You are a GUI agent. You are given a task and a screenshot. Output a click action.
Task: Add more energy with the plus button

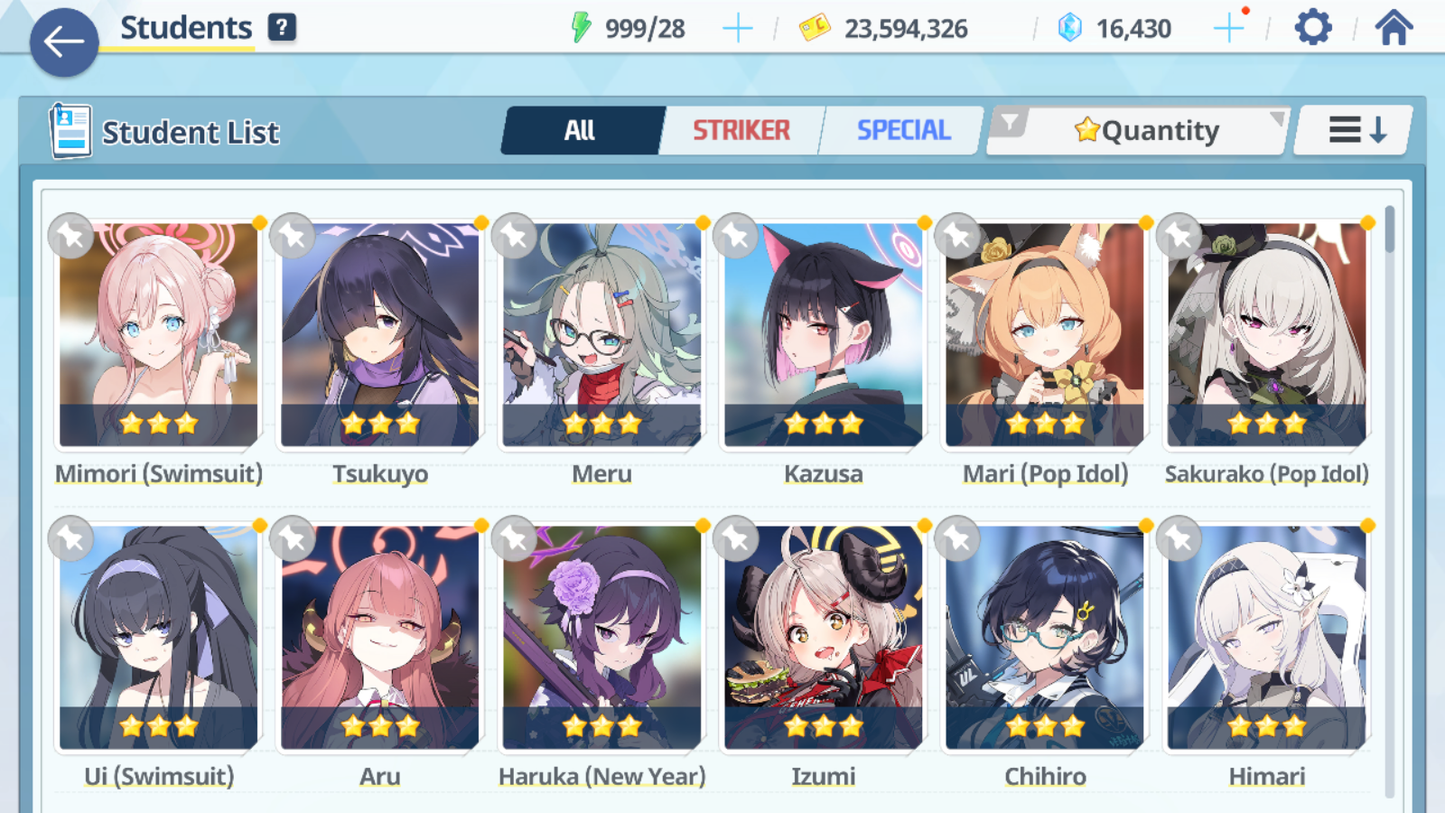point(737,29)
